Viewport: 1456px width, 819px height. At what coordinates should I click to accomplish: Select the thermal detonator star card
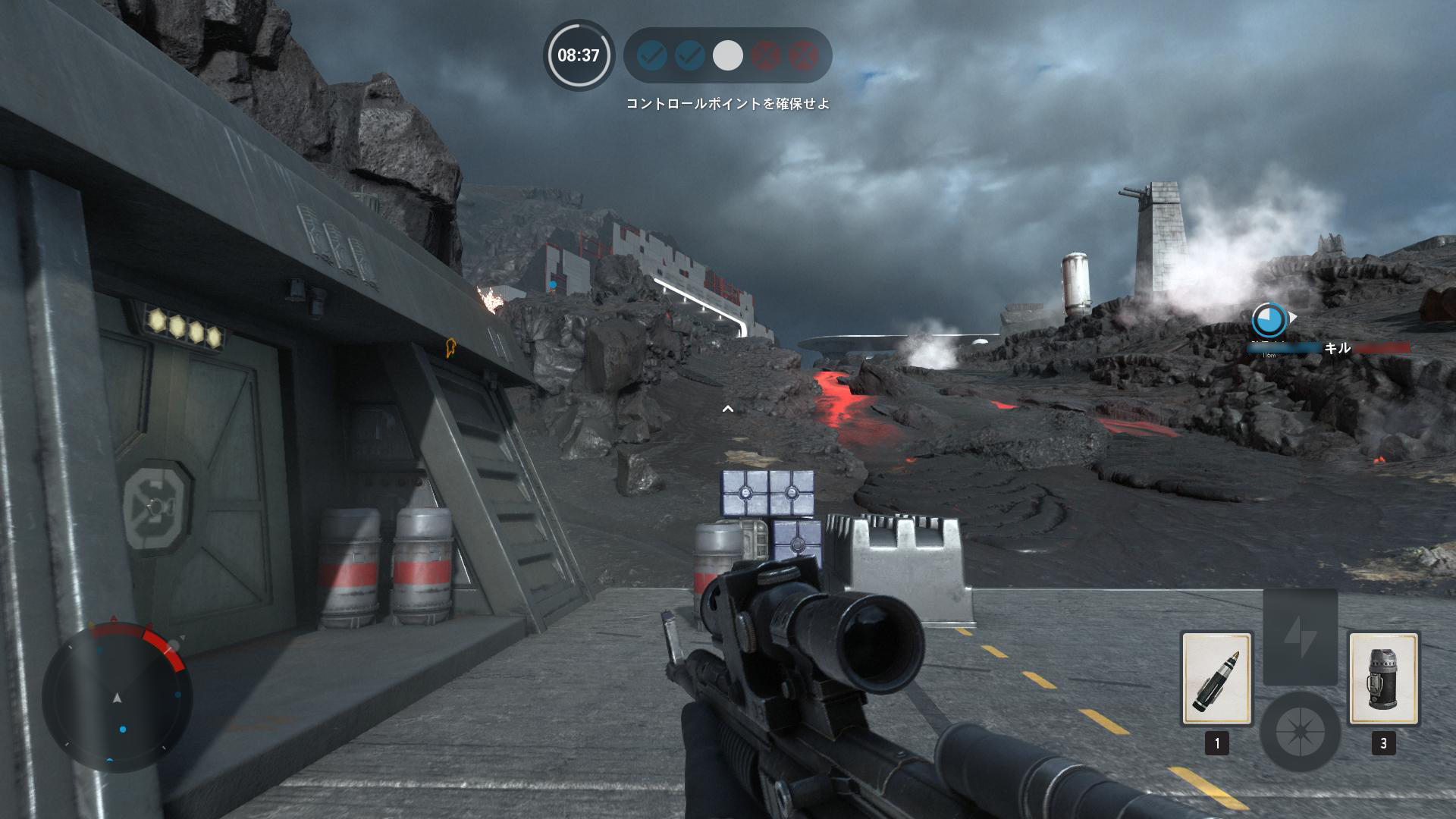[x=1383, y=679]
